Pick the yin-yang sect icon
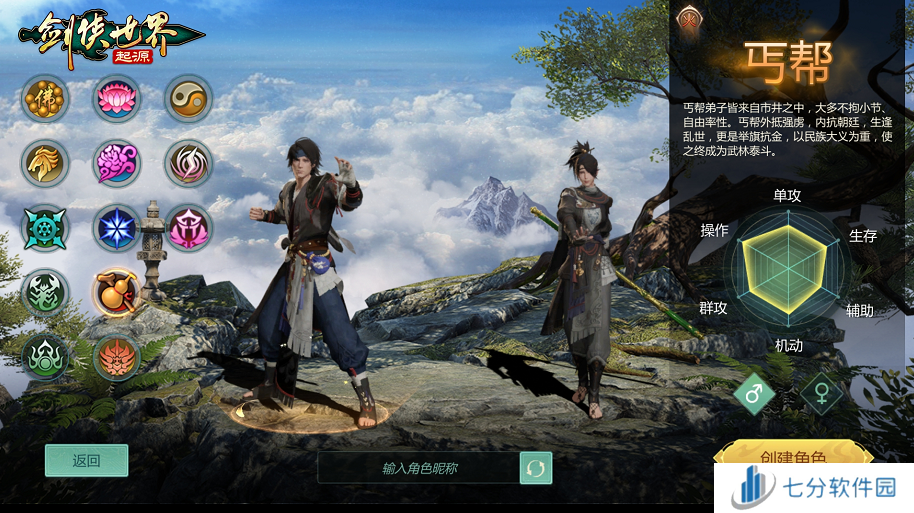 click(x=188, y=98)
